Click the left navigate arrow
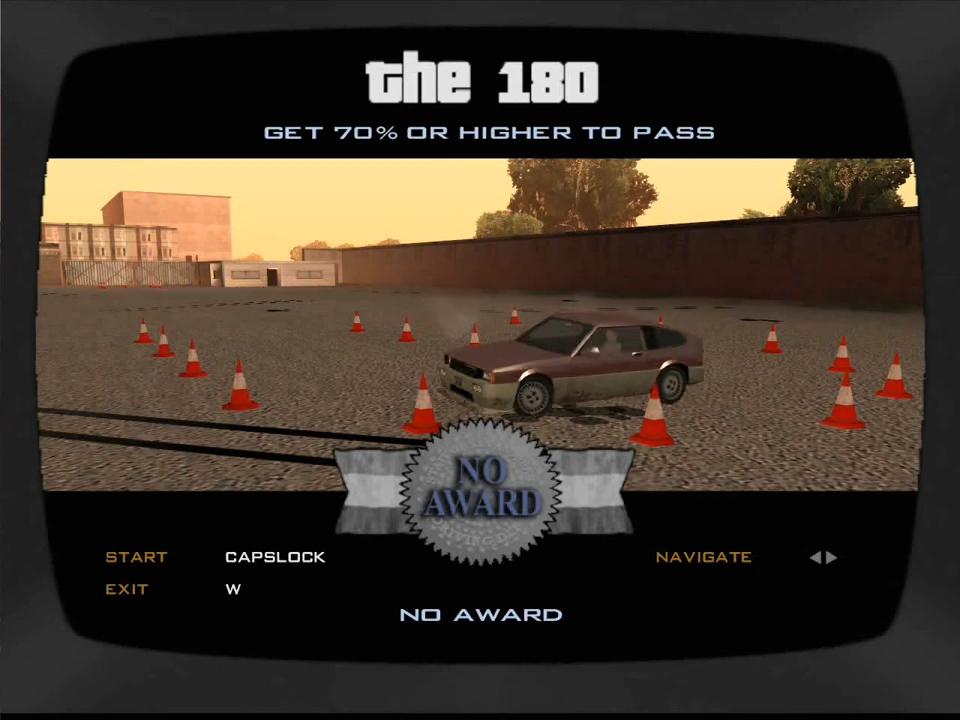Image resolution: width=960 pixels, height=720 pixels. tap(815, 557)
